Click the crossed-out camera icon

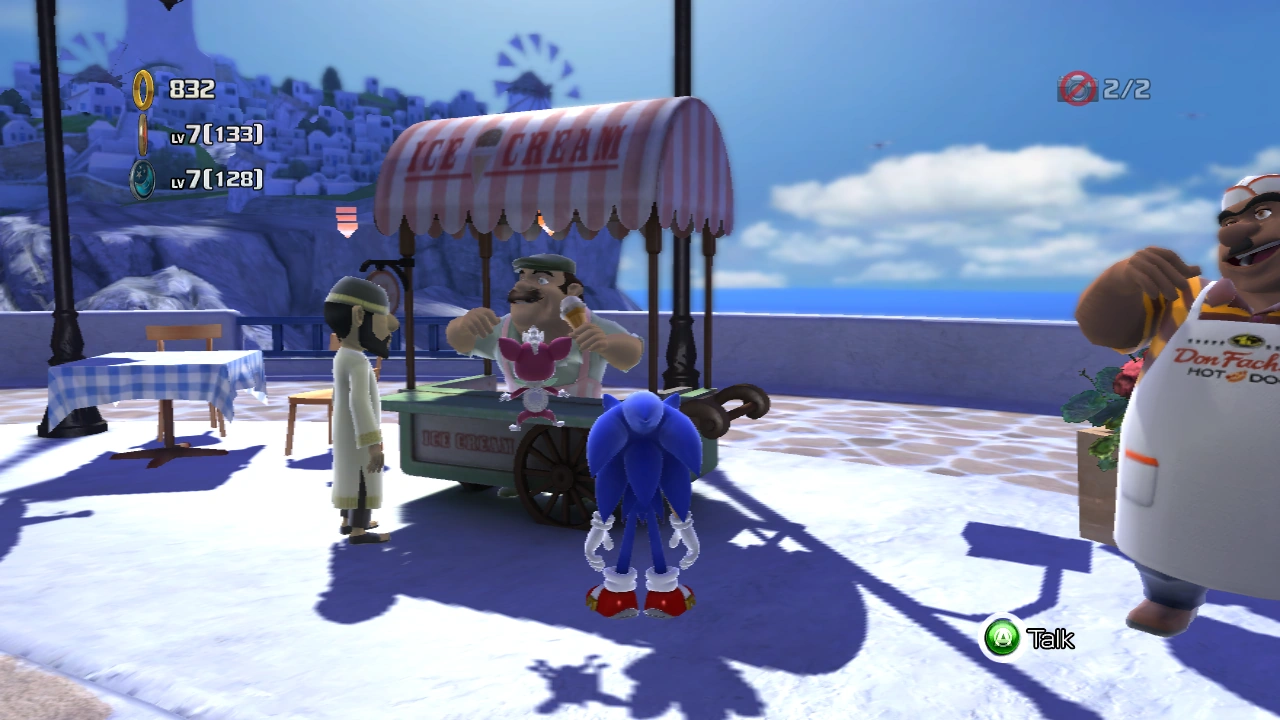pyautogui.click(x=1077, y=89)
